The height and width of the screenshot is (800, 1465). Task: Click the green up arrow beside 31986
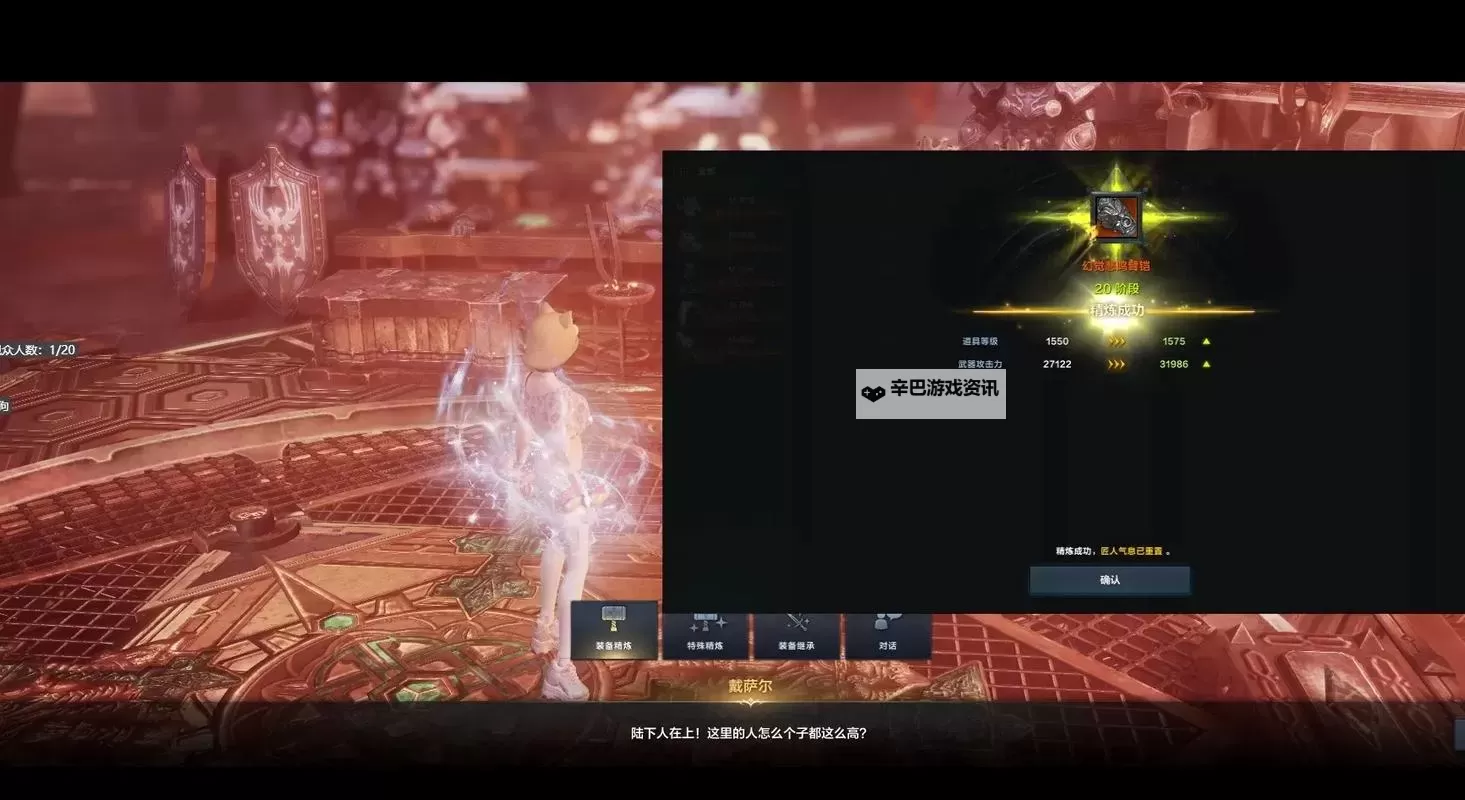1206,364
